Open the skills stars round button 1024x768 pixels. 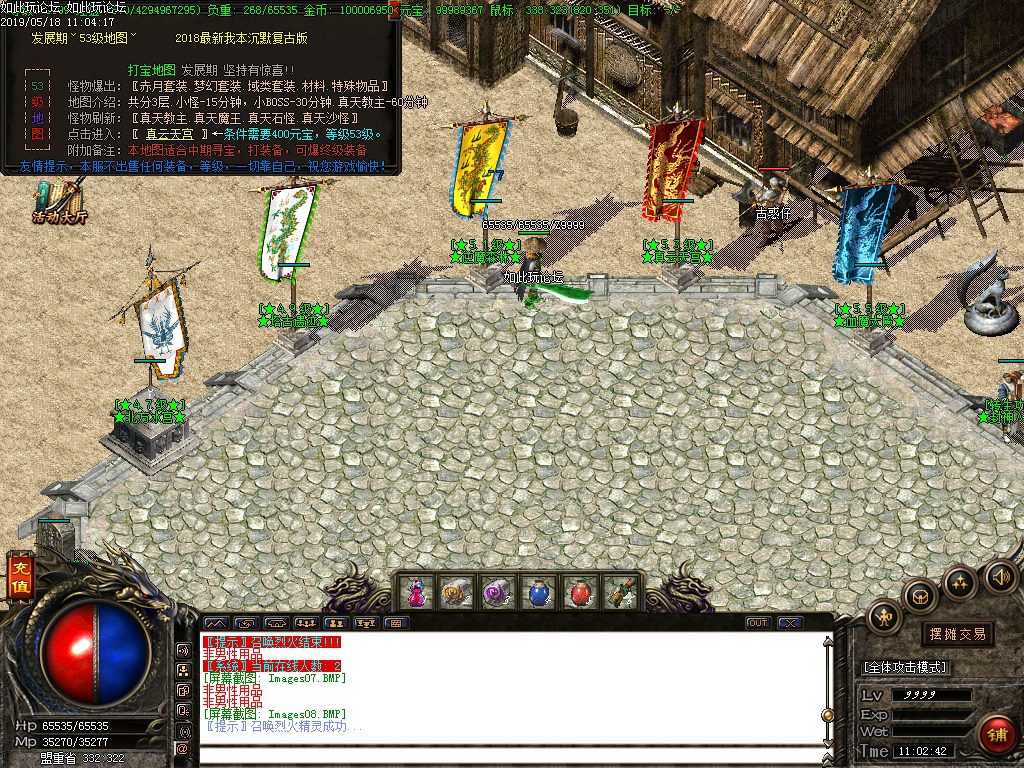click(959, 581)
